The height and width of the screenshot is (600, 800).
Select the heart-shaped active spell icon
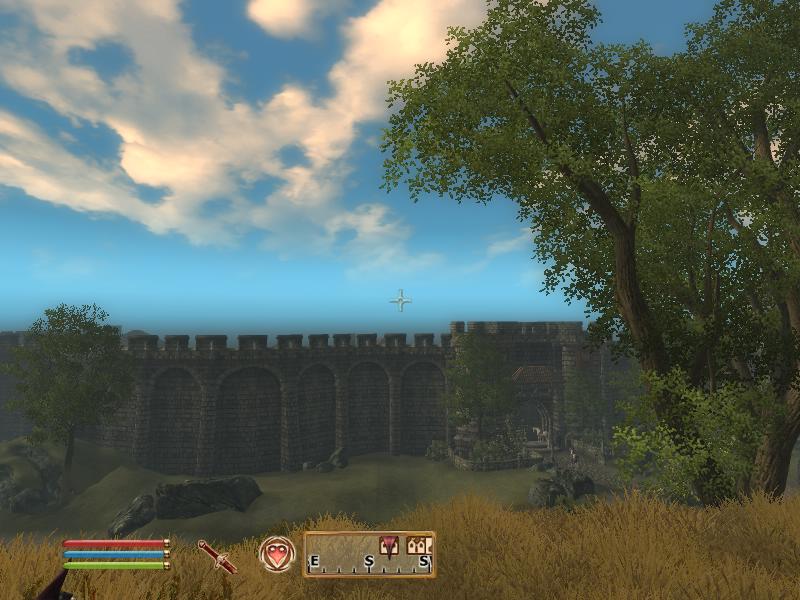coord(277,554)
